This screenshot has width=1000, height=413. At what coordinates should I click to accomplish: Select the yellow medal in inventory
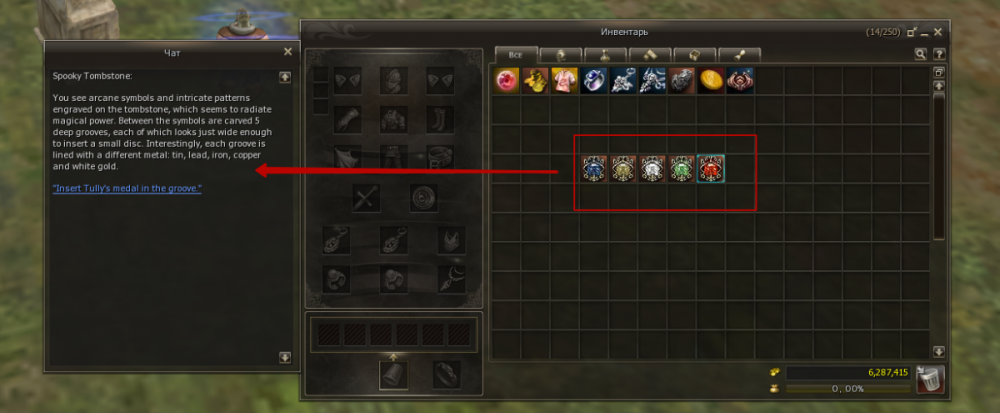(x=625, y=169)
